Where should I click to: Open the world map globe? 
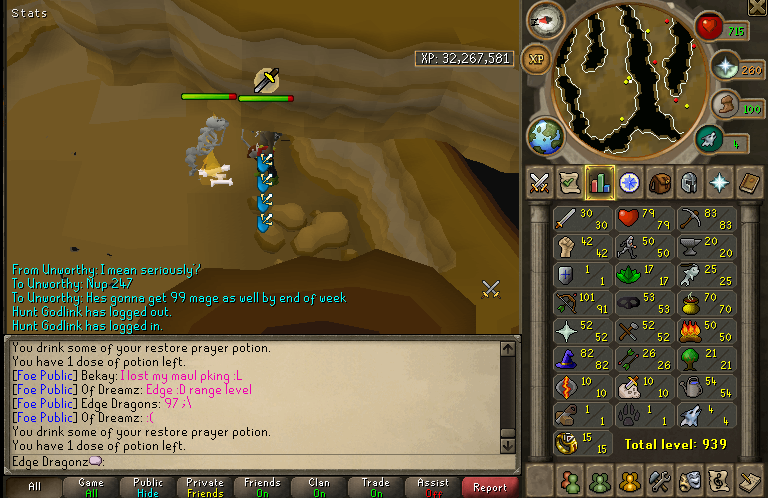click(545, 135)
